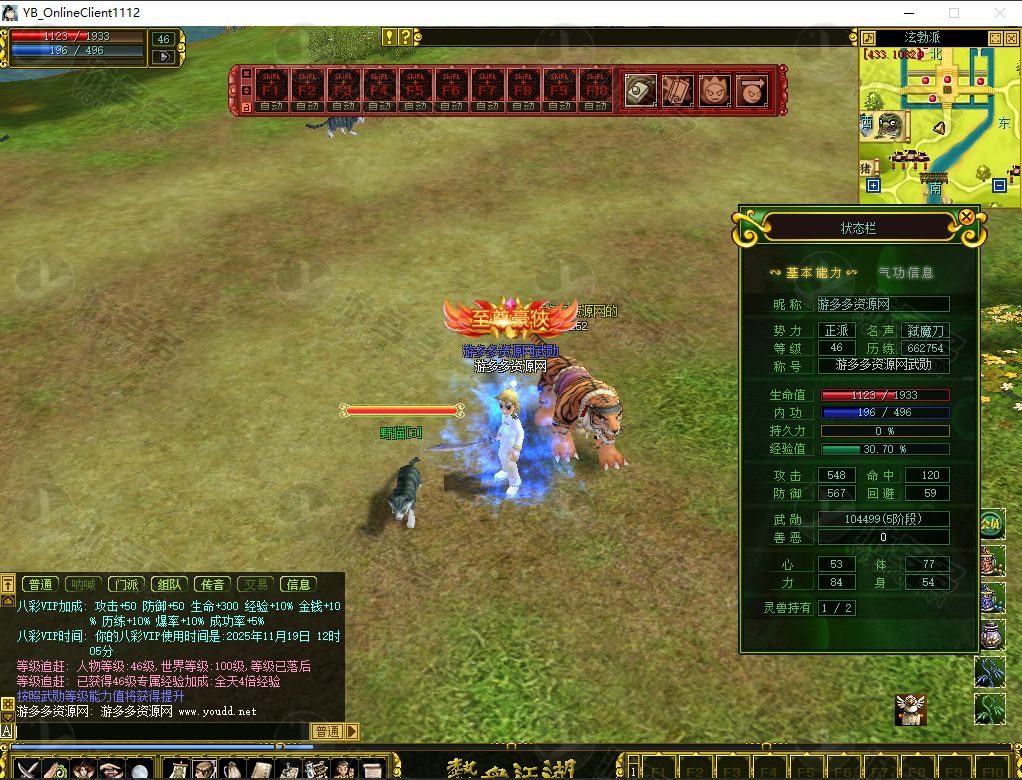The height and width of the screenshot is (780, 1022).
Task: Zoom in the minimap with plus button
Action: (x=873, y=186)
